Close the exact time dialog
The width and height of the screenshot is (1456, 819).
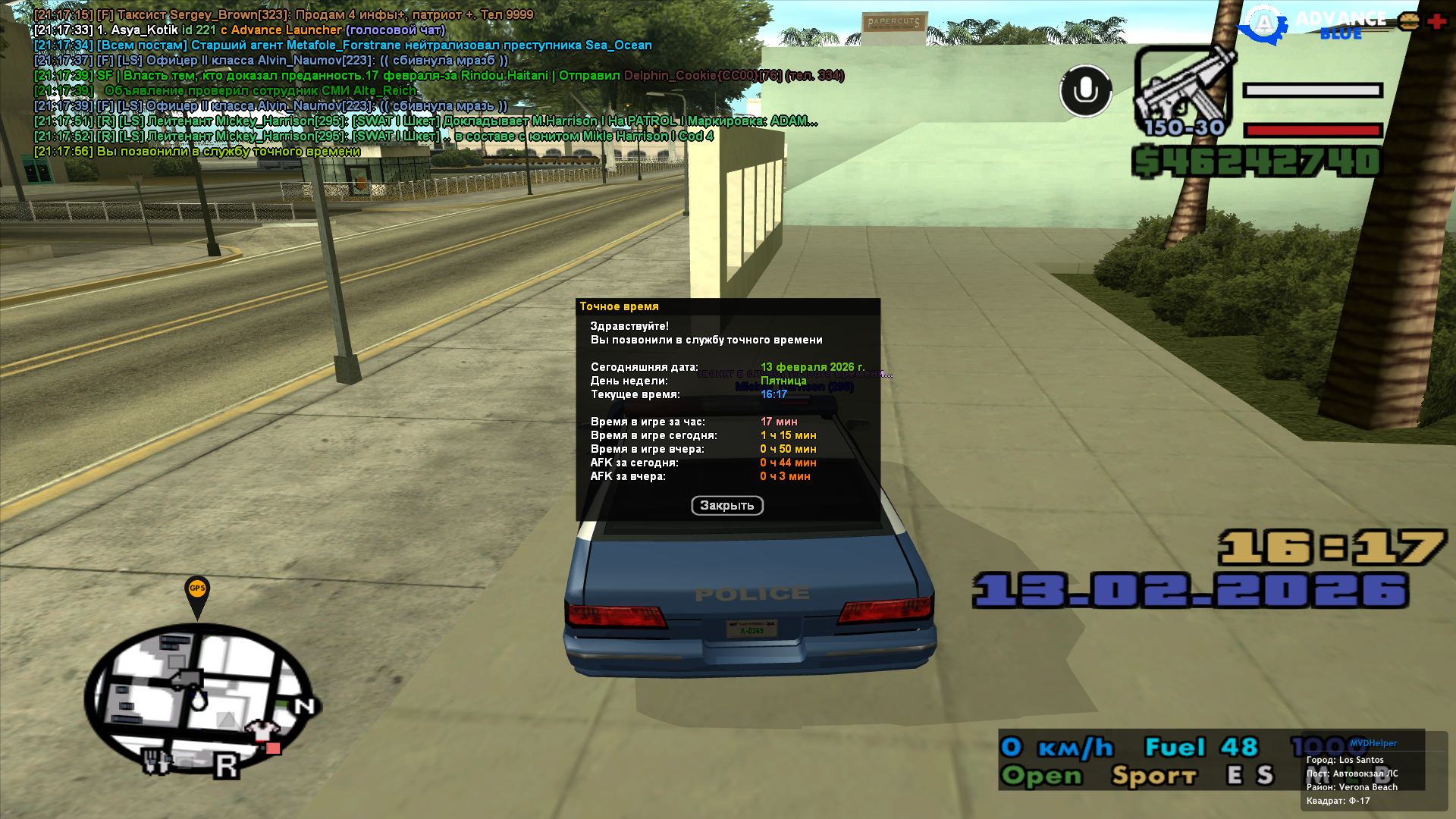coord(726,506)
